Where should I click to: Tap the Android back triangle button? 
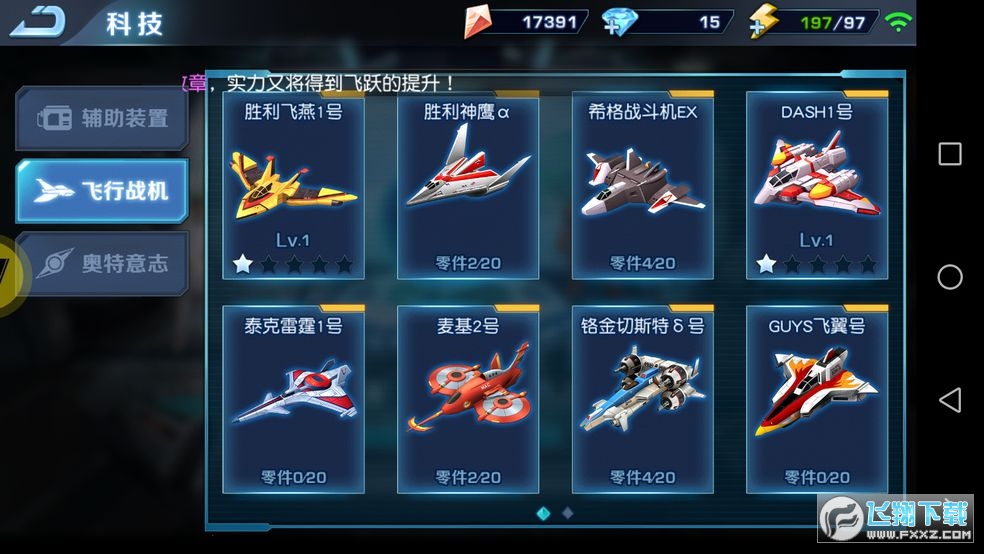[950, 400]
